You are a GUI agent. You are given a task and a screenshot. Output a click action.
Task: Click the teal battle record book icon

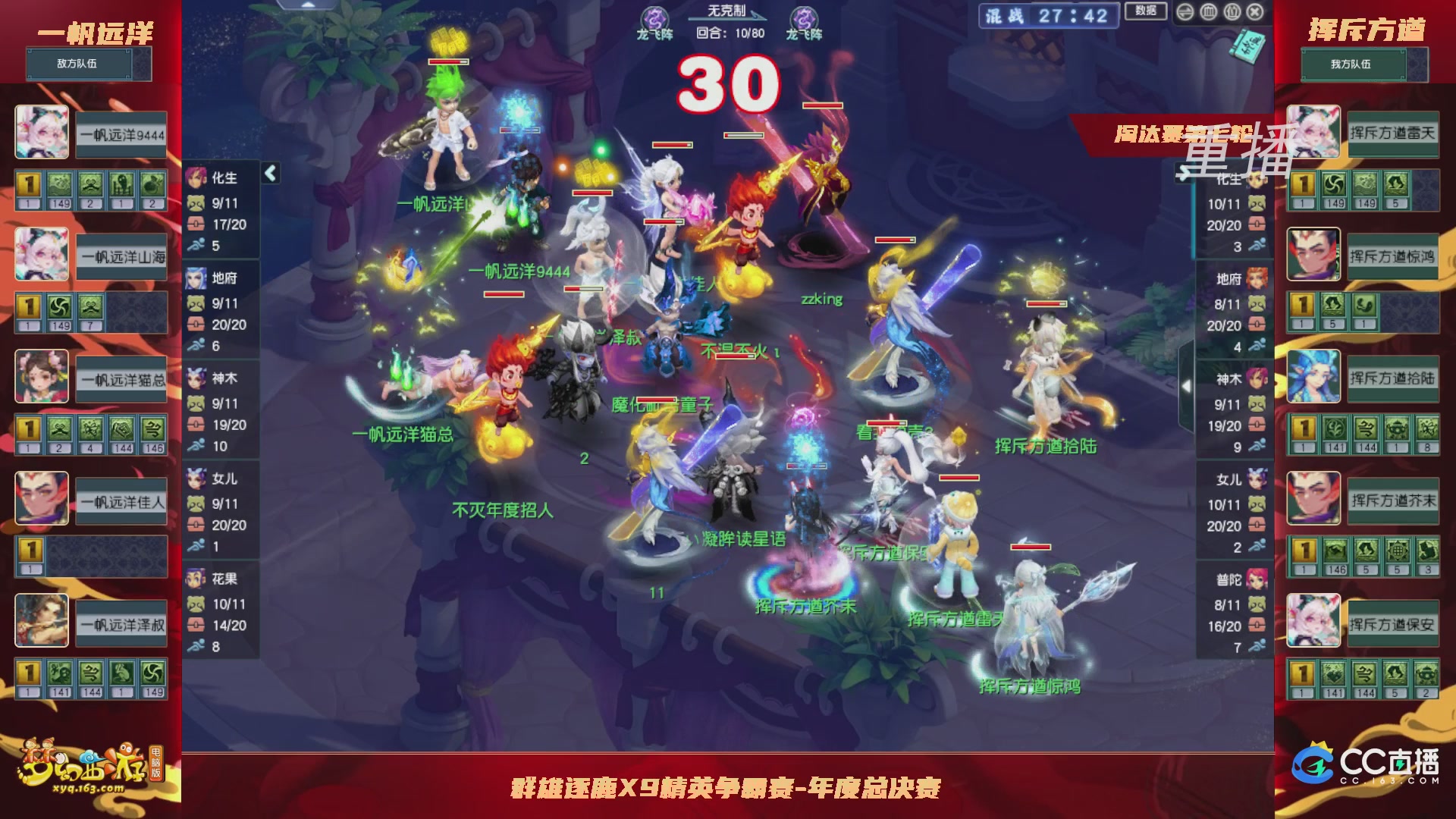(1247, 45)
